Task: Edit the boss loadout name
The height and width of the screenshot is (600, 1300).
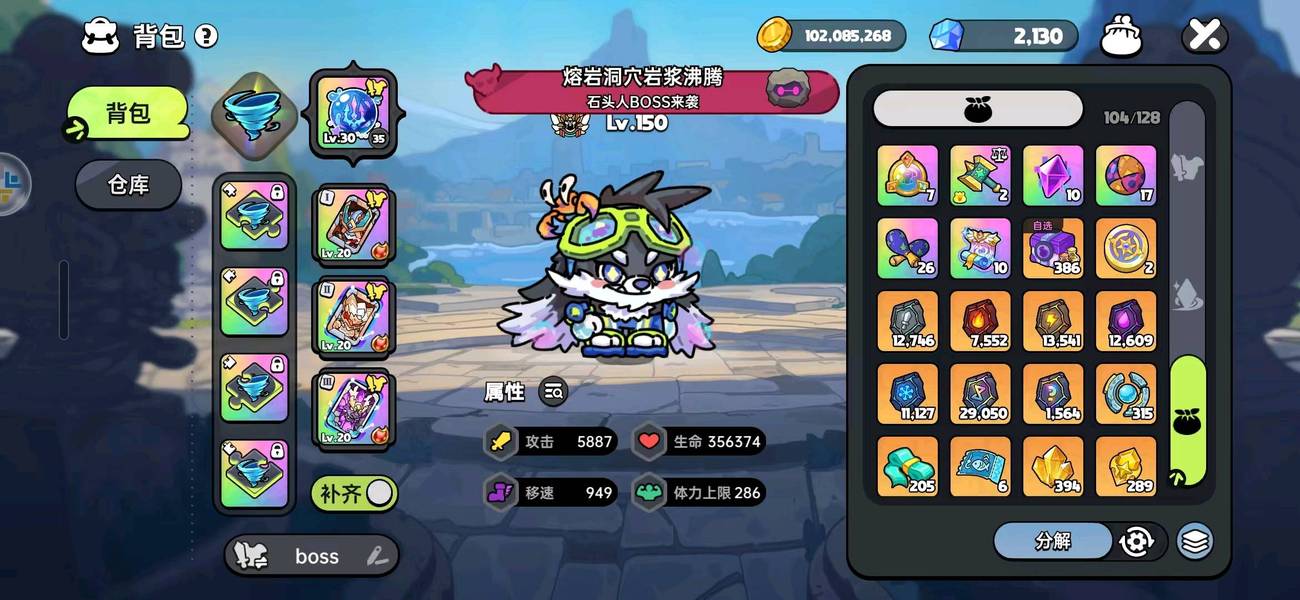Action: point(376,556)
